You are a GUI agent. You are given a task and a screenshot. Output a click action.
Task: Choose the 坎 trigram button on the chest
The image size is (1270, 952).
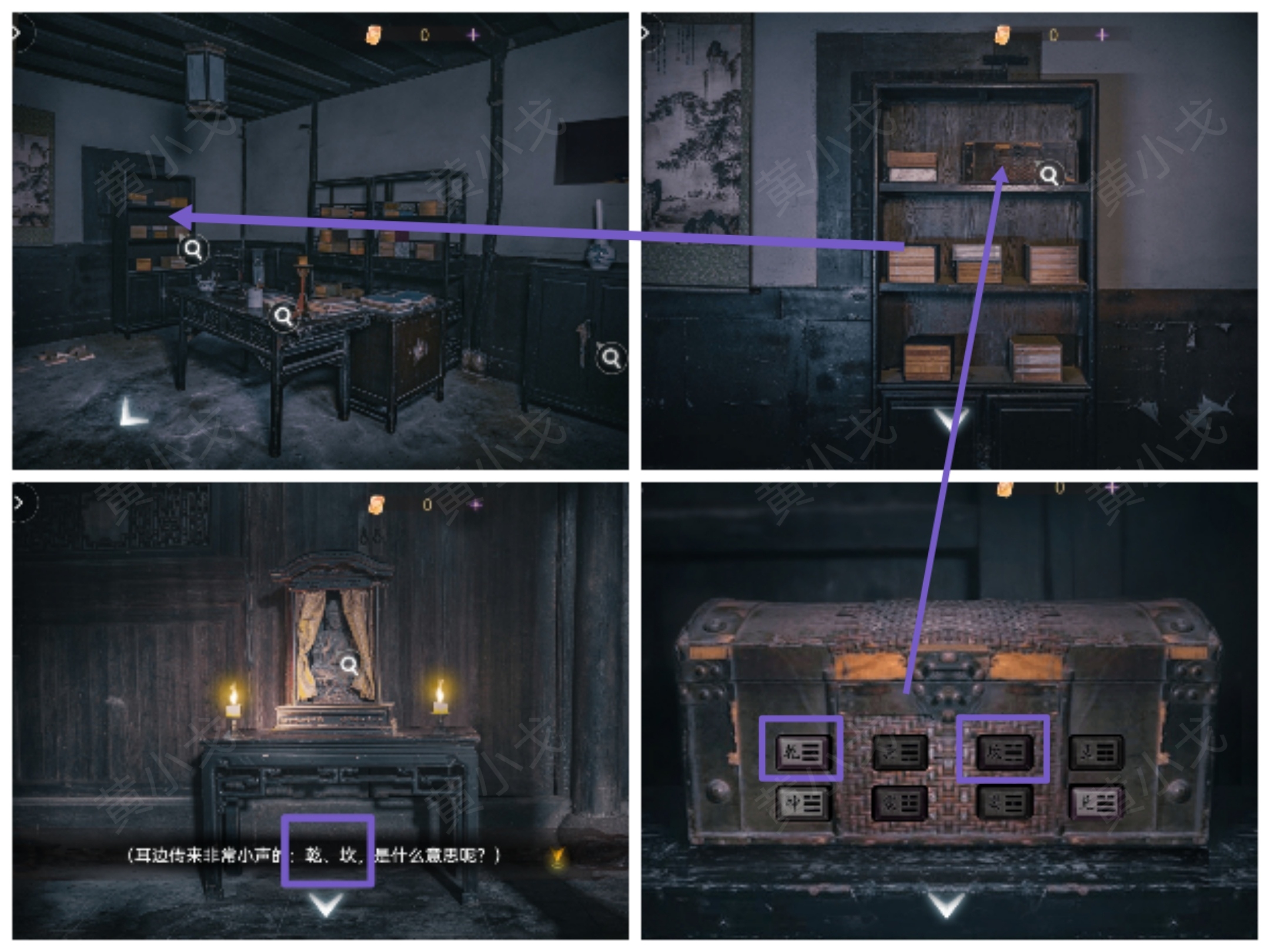[x=1003, y=752]
